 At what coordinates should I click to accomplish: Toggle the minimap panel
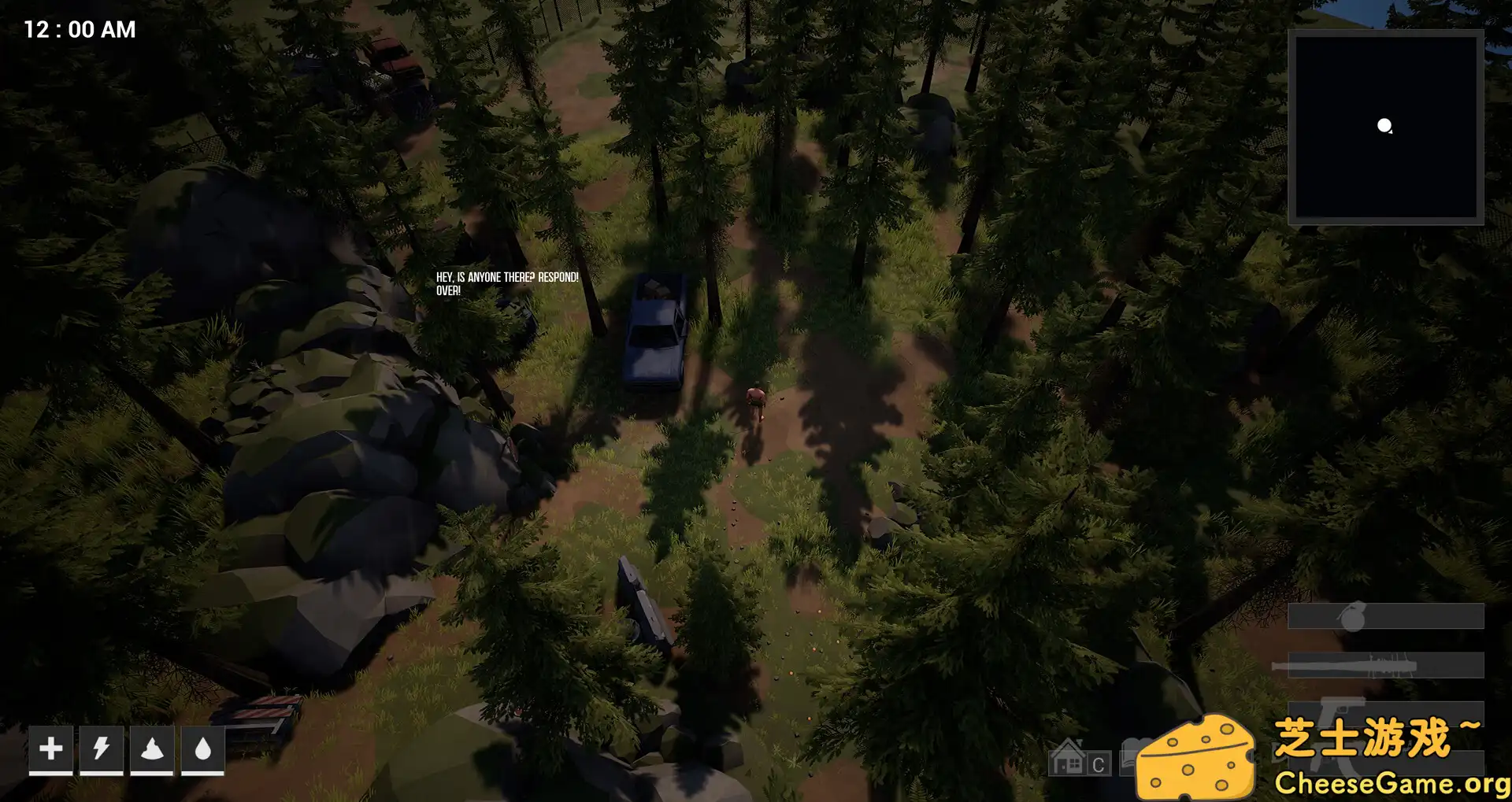click(1386, 128)
